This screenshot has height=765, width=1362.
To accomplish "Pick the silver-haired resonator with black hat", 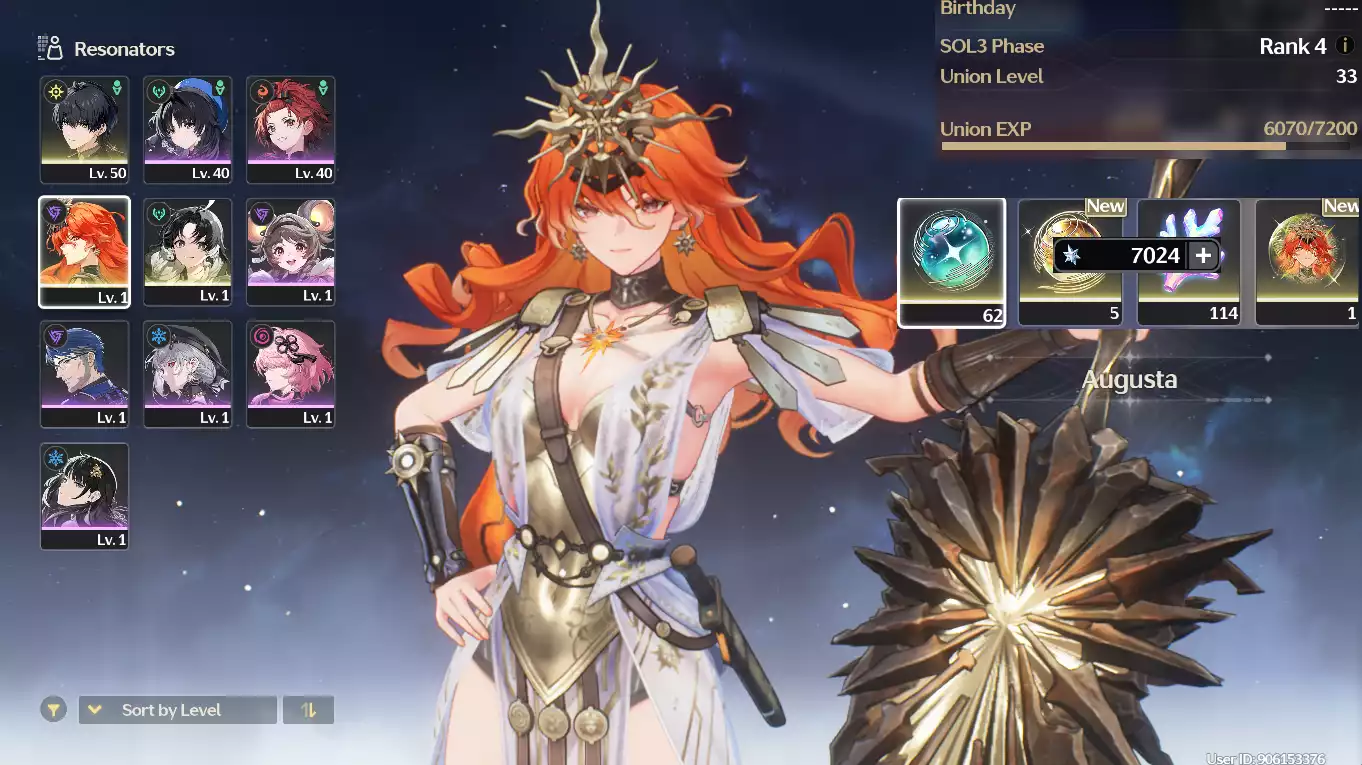I will pos(187,373).
